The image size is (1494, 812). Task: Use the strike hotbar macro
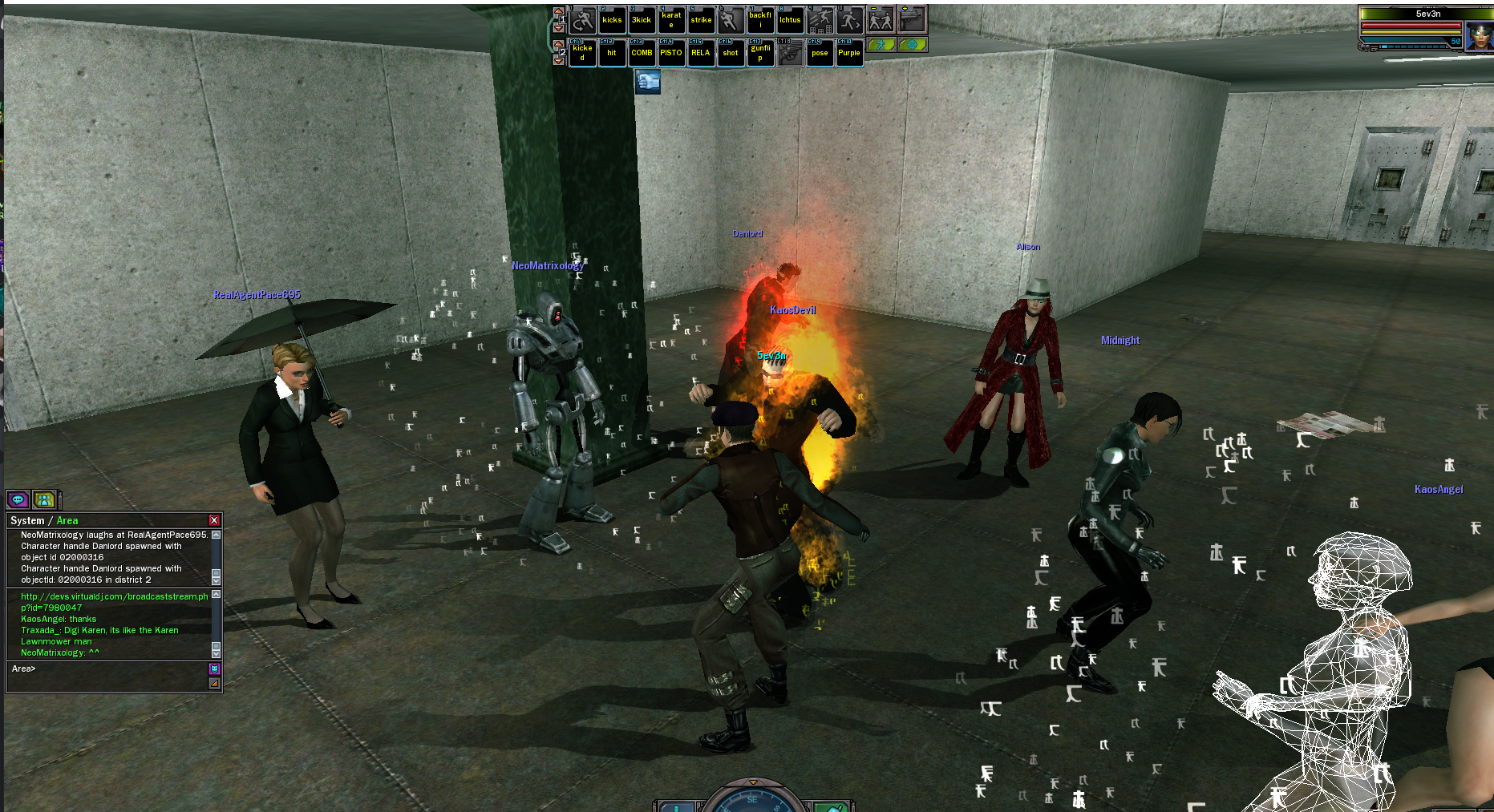701,20
